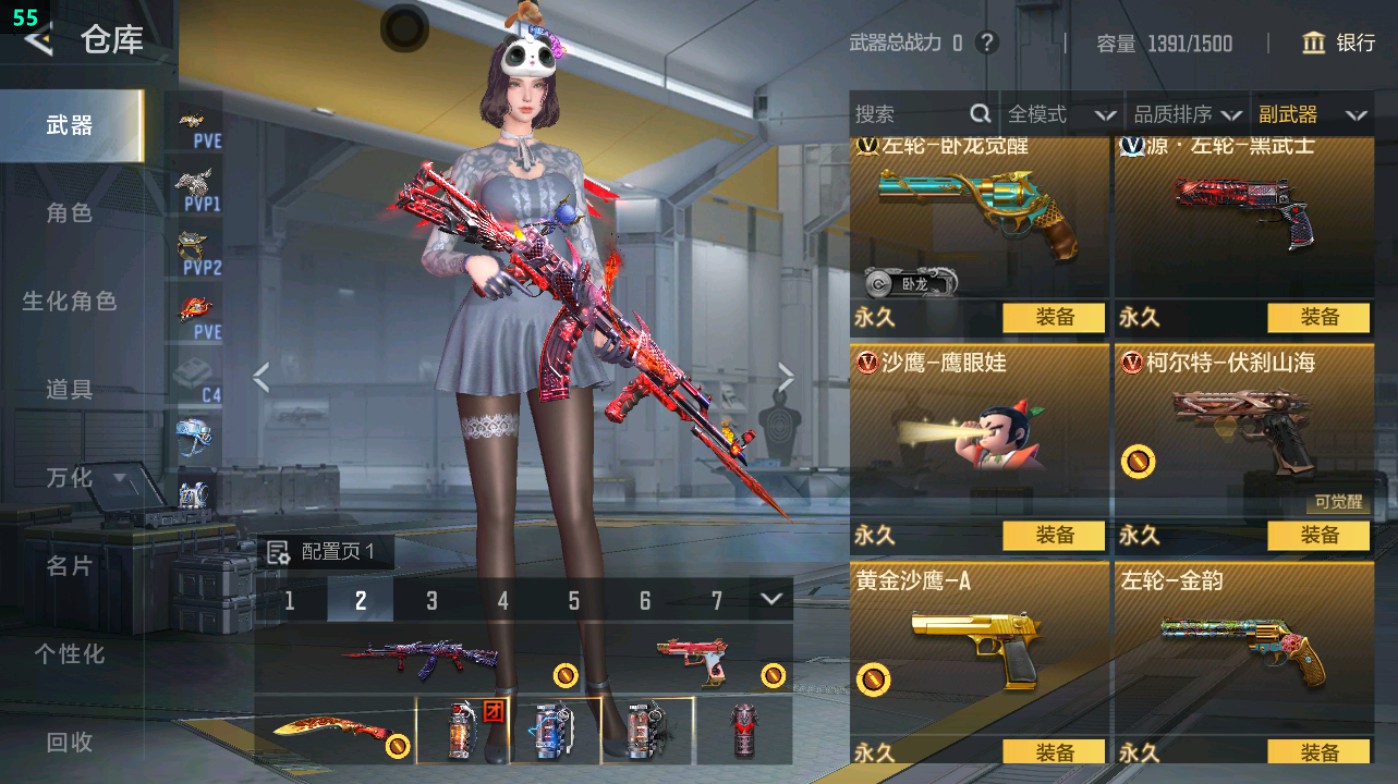Click the help question mark next to 武器总战力
This screenshot has height=784, width=1398.
coord(987,44)
